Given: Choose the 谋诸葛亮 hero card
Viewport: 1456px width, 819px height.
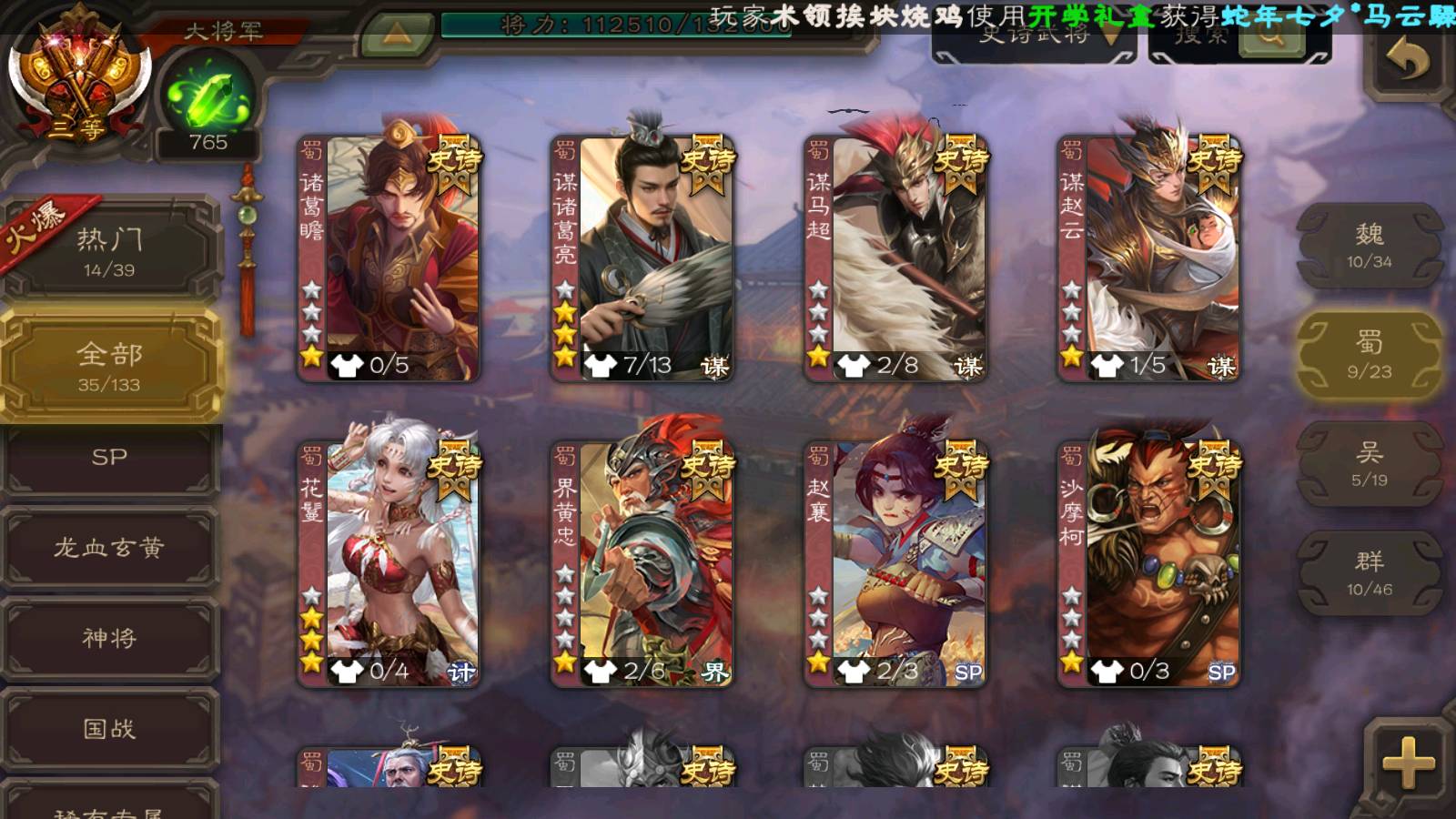Looking at the screenshot, I should coord(642,258).
